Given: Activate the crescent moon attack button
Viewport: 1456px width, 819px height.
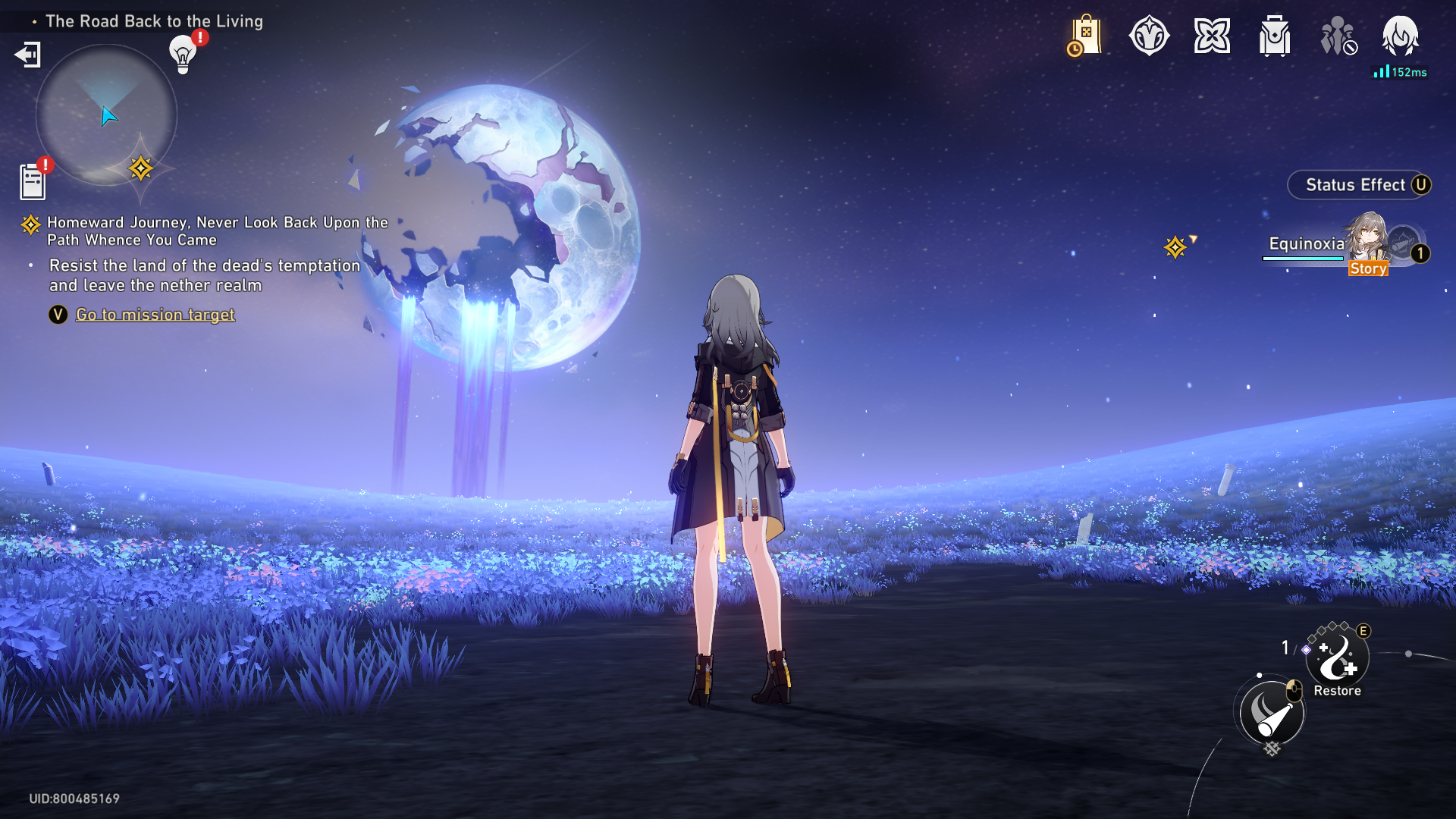Looking at the screenshot, I should (x=1272, y=713).
